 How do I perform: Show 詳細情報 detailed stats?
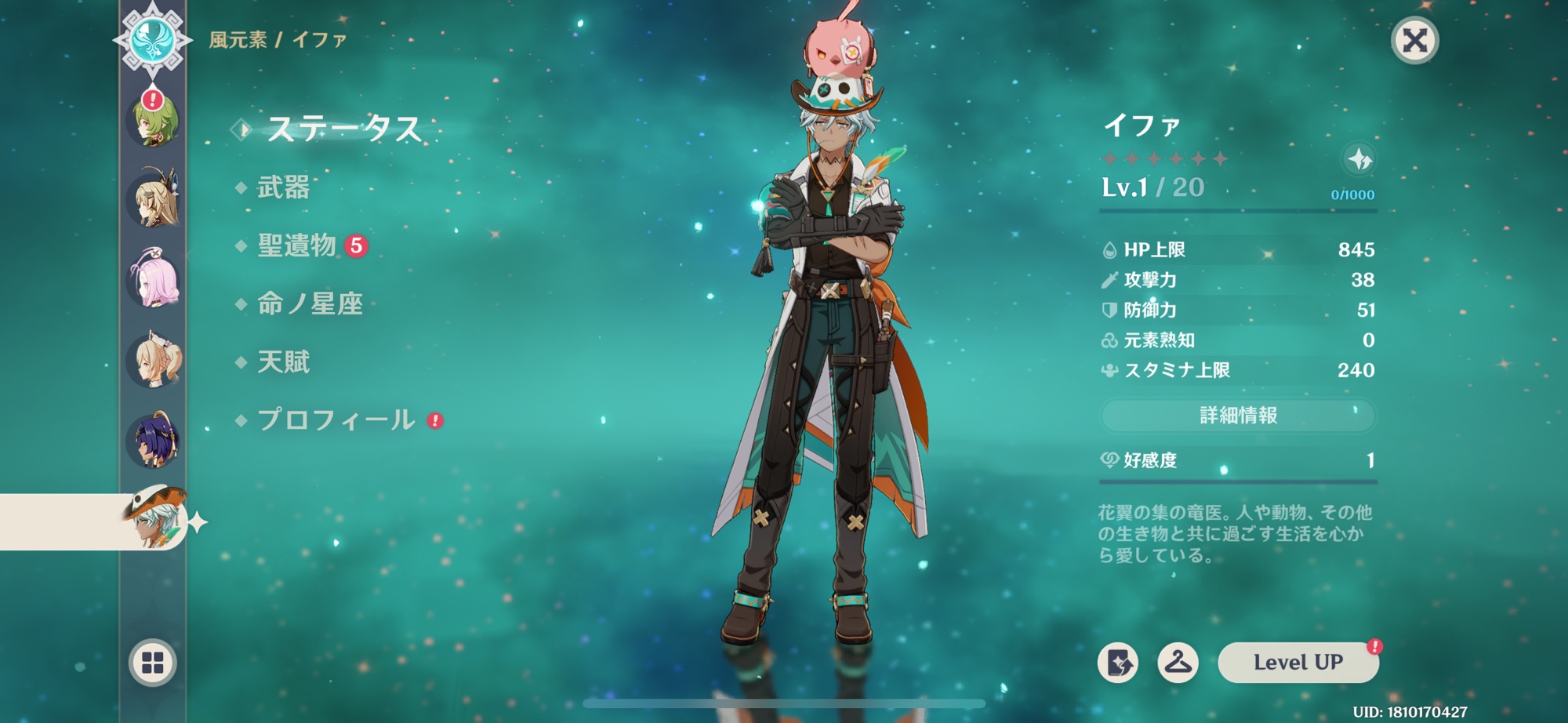click(1238, 416)
